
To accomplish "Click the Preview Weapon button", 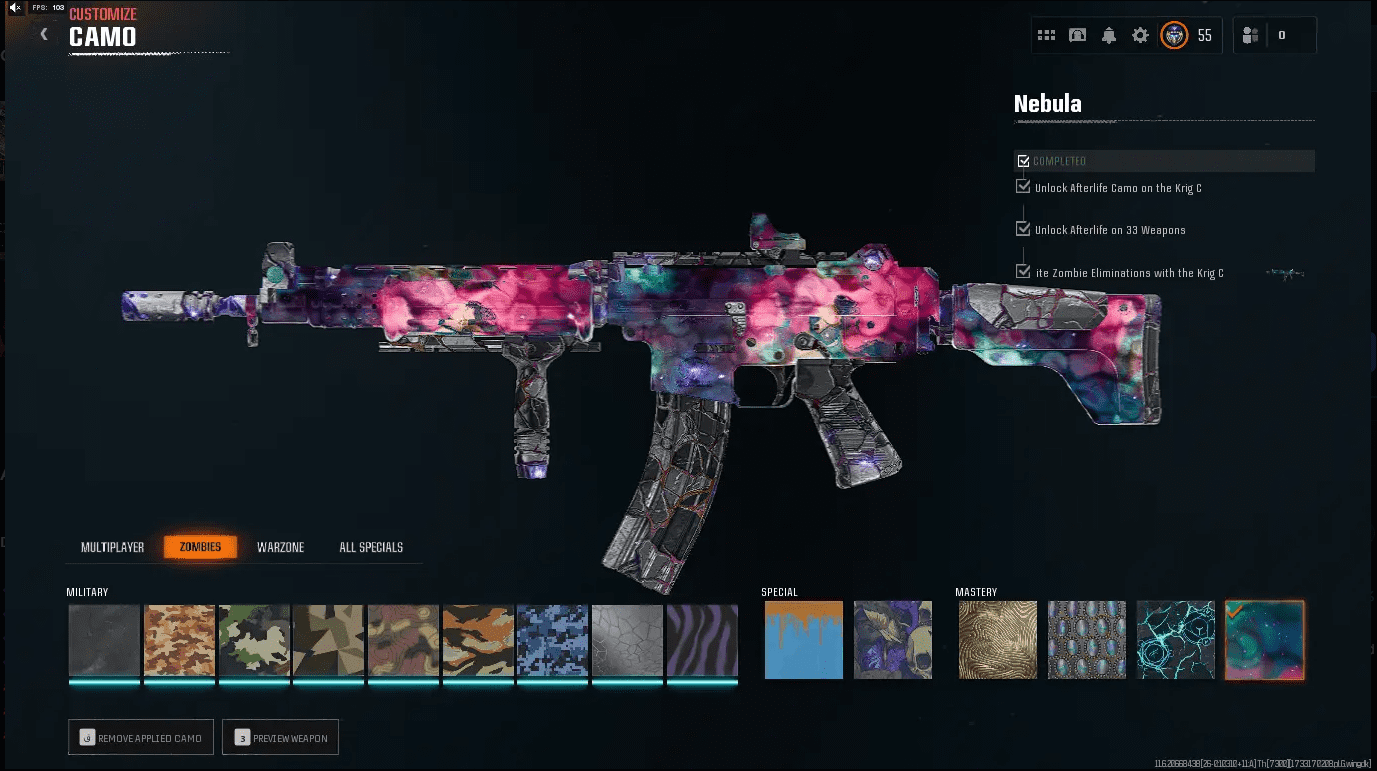I will pos(281,738).
